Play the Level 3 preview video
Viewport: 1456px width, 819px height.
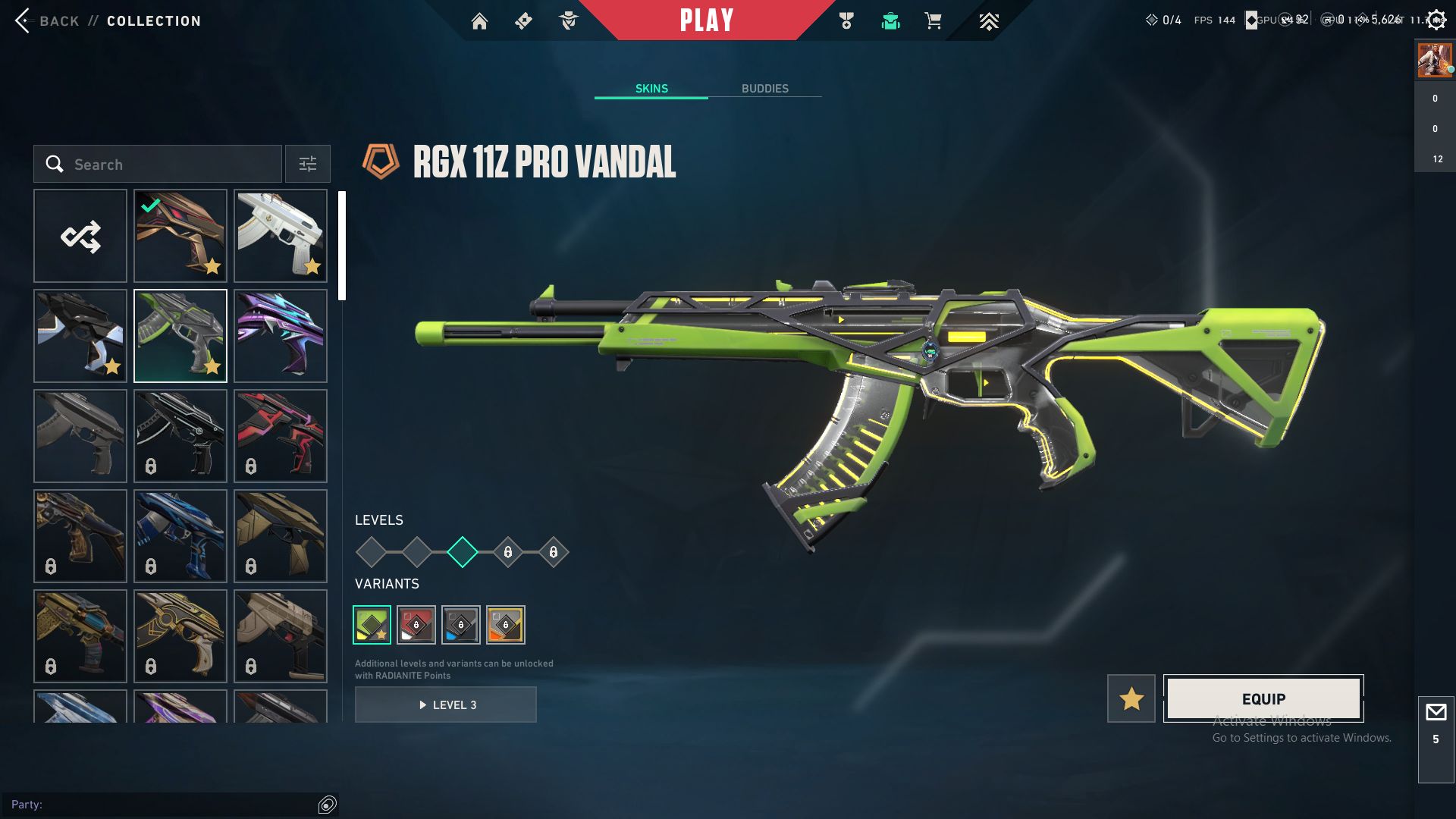click(x=446, y=704)
